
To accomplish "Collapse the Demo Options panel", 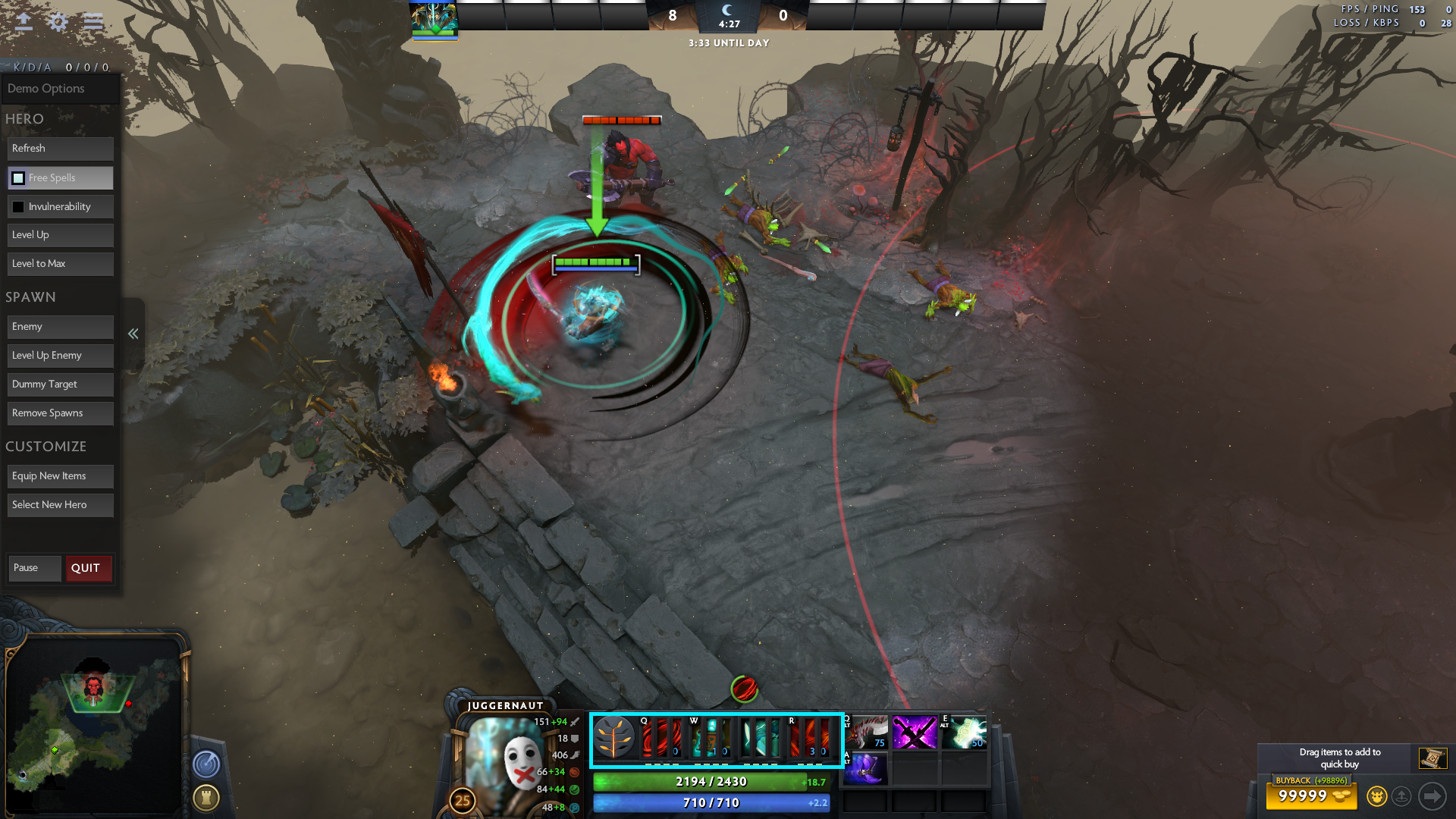I will 133,334.
